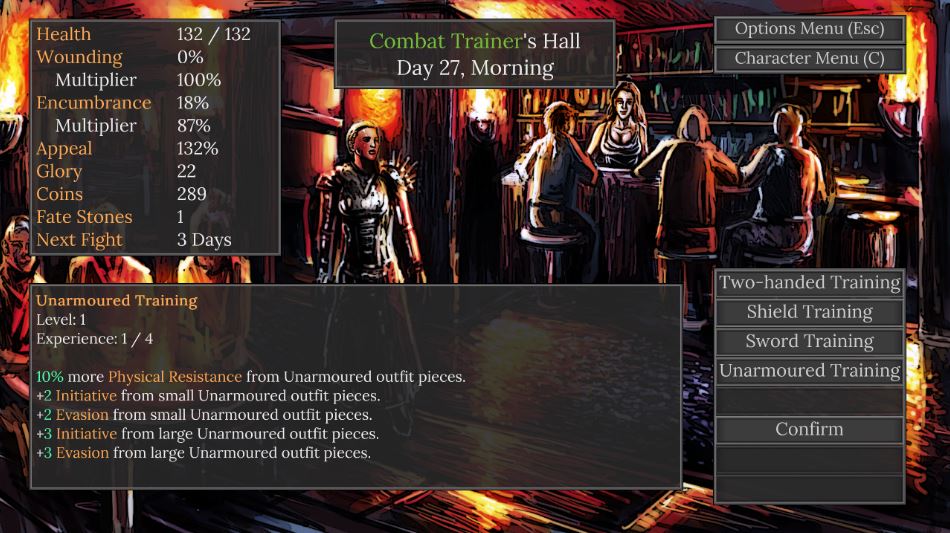950x533 pixels.
Task: Open the Options Menu
Action: (x=809, y=29)
